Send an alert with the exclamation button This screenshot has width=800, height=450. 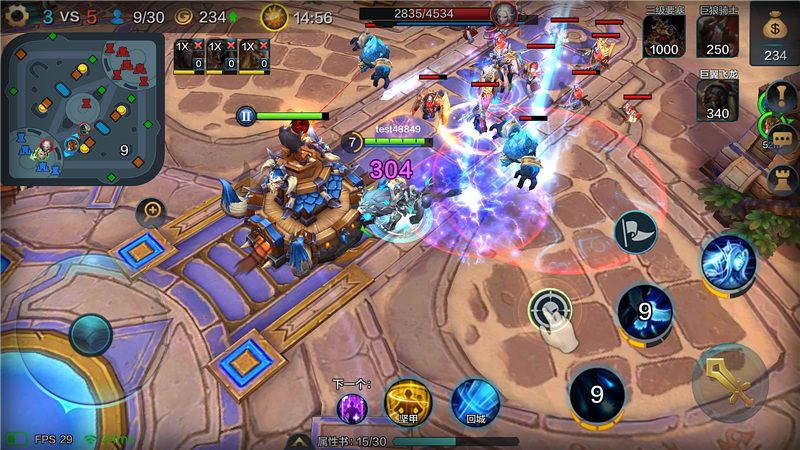tap(778, 99)
